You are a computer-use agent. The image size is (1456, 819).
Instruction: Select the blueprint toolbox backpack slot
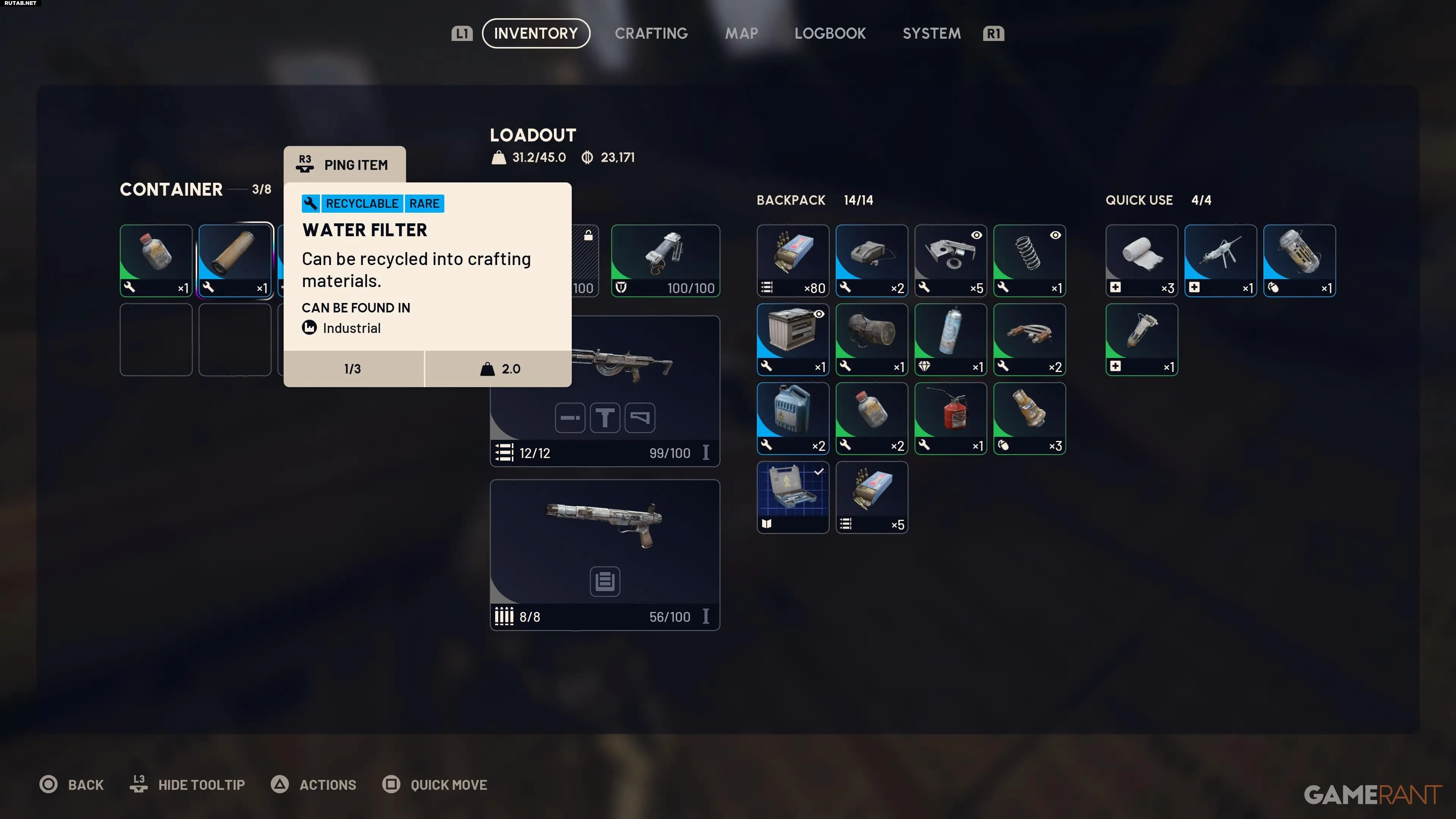coord(792,497)
